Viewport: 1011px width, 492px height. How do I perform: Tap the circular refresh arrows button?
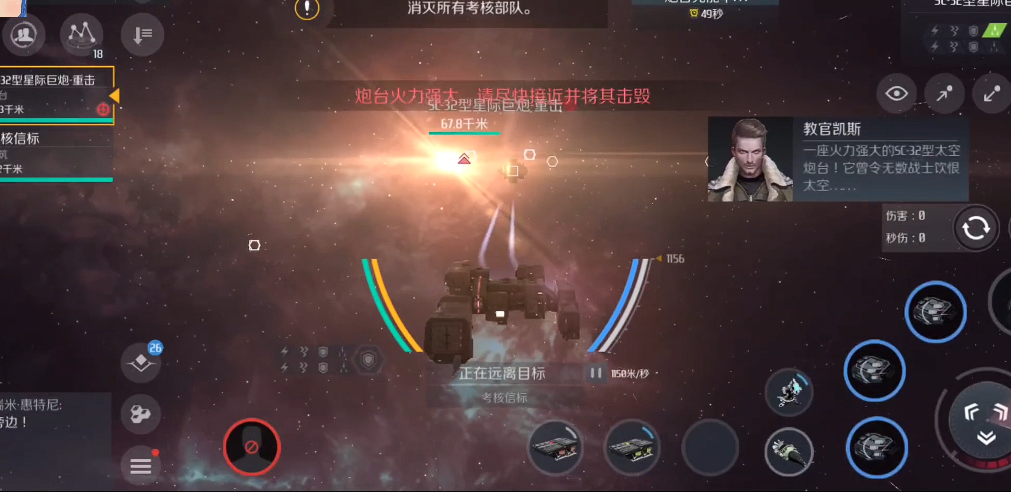tap(975, 228)
